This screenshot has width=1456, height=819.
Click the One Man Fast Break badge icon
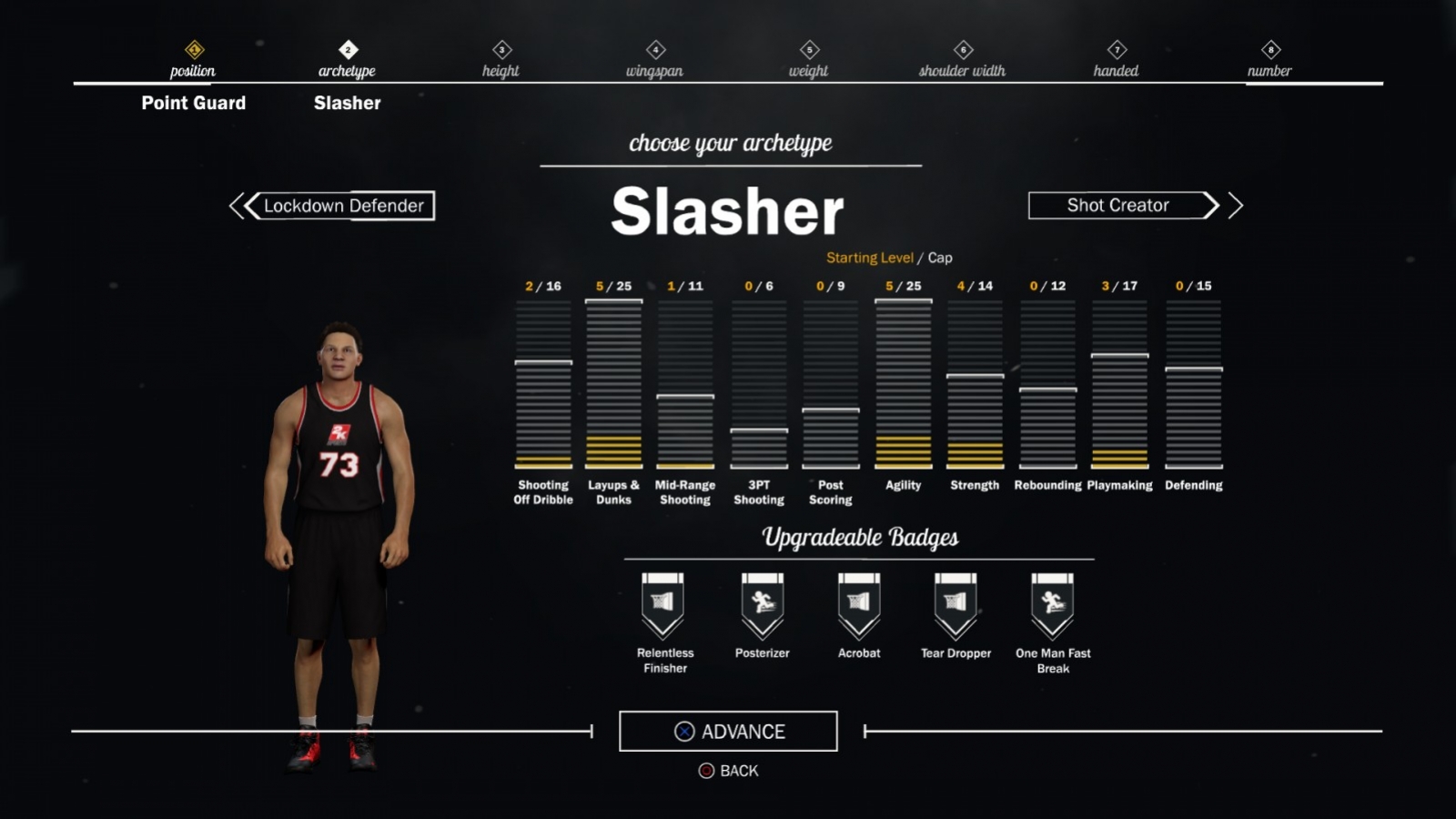(x=1051, y=602)
